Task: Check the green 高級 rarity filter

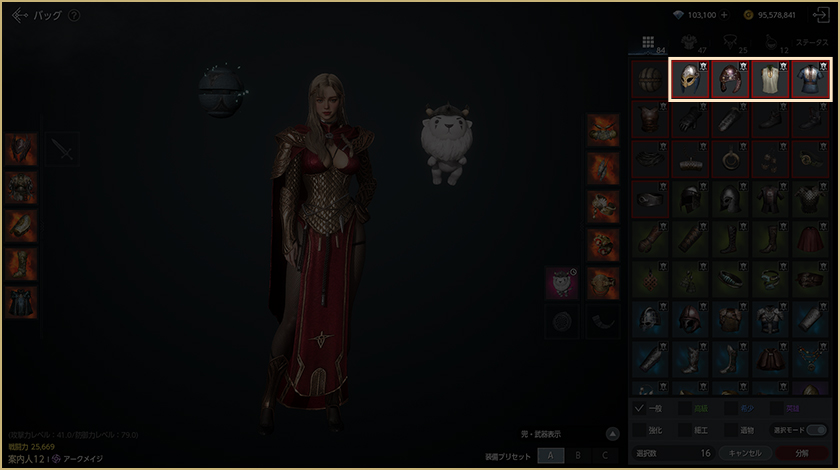Action: click(x=686, y=408)
